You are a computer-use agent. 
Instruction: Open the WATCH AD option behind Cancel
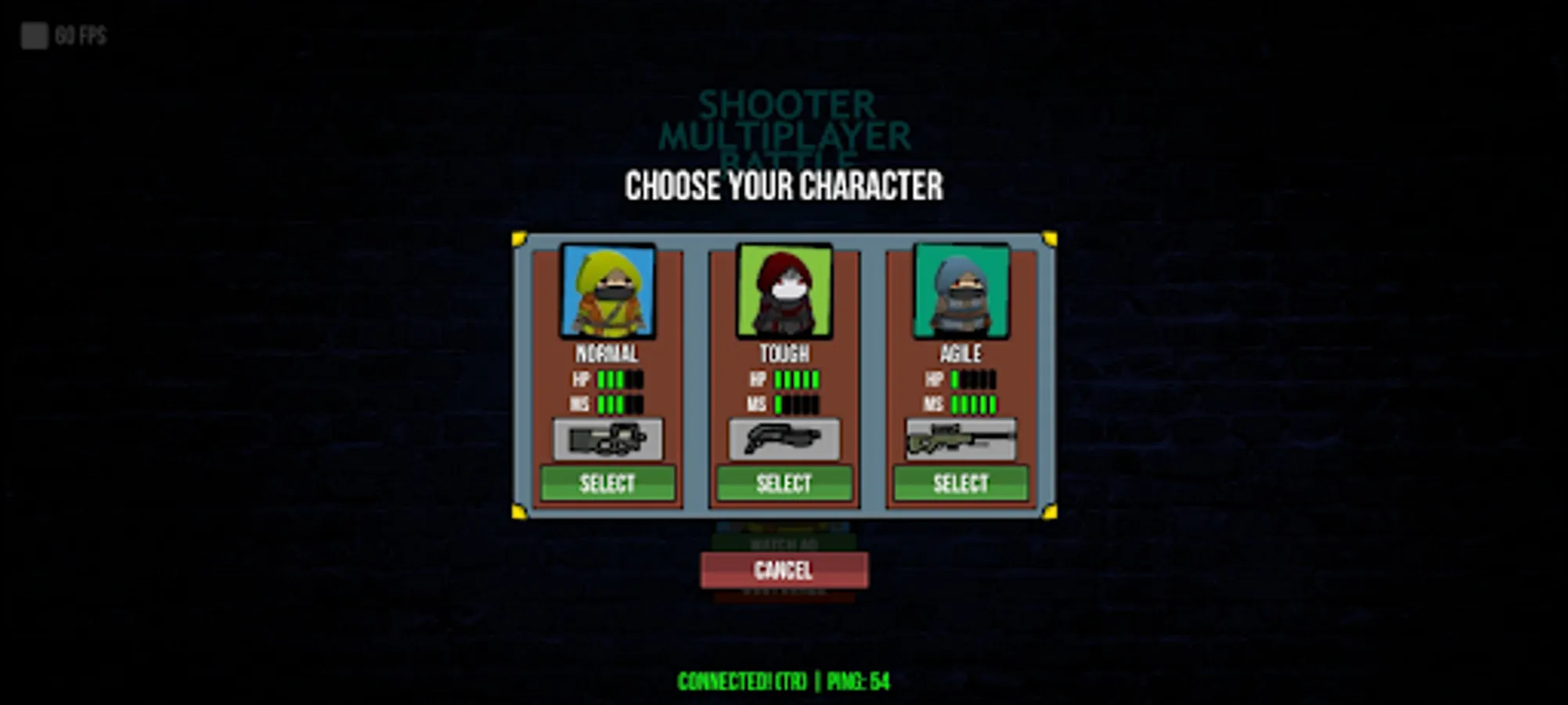[x=784, y=542]
